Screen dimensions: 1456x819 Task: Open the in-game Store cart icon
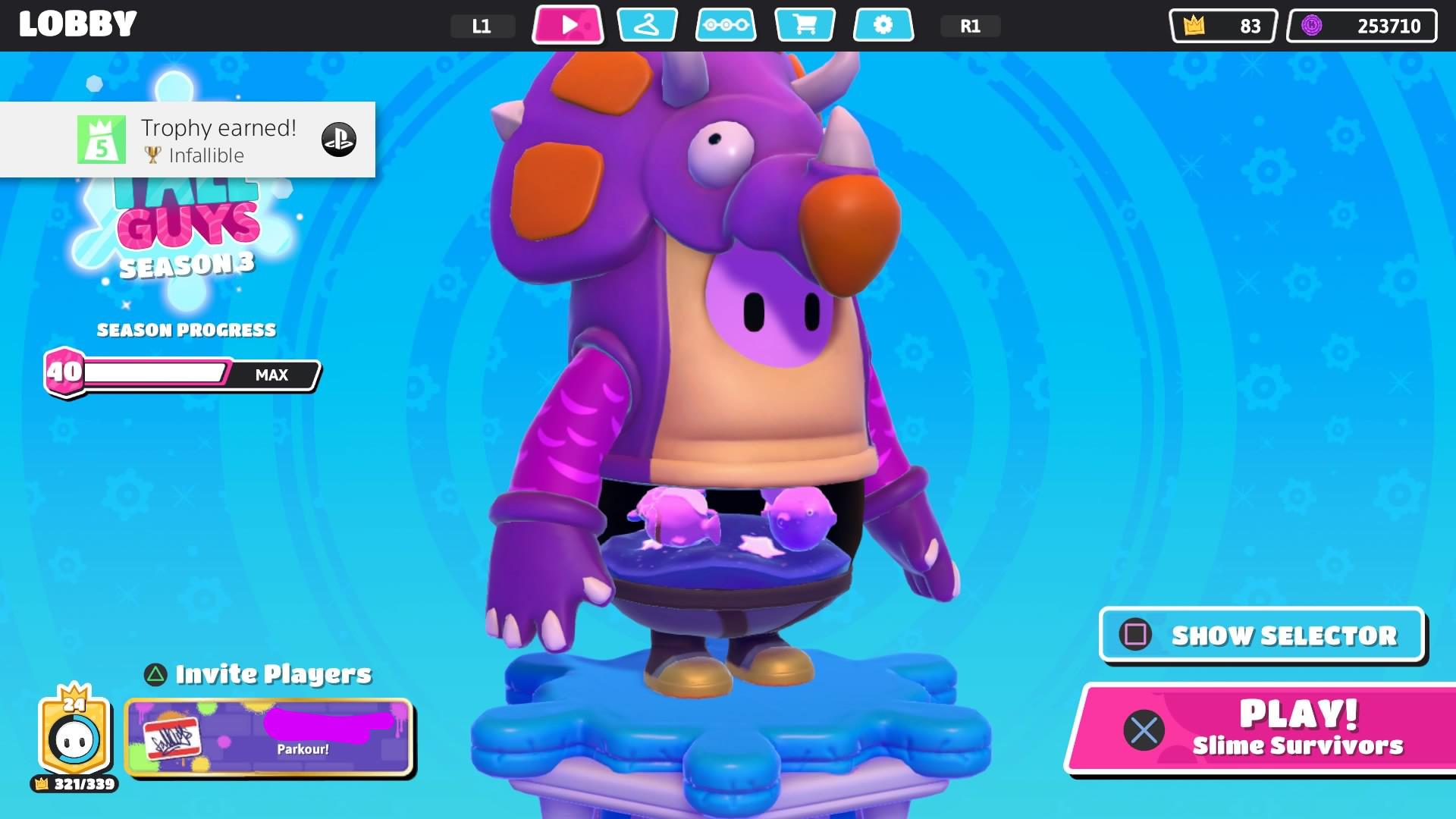(x=805, y=25)
